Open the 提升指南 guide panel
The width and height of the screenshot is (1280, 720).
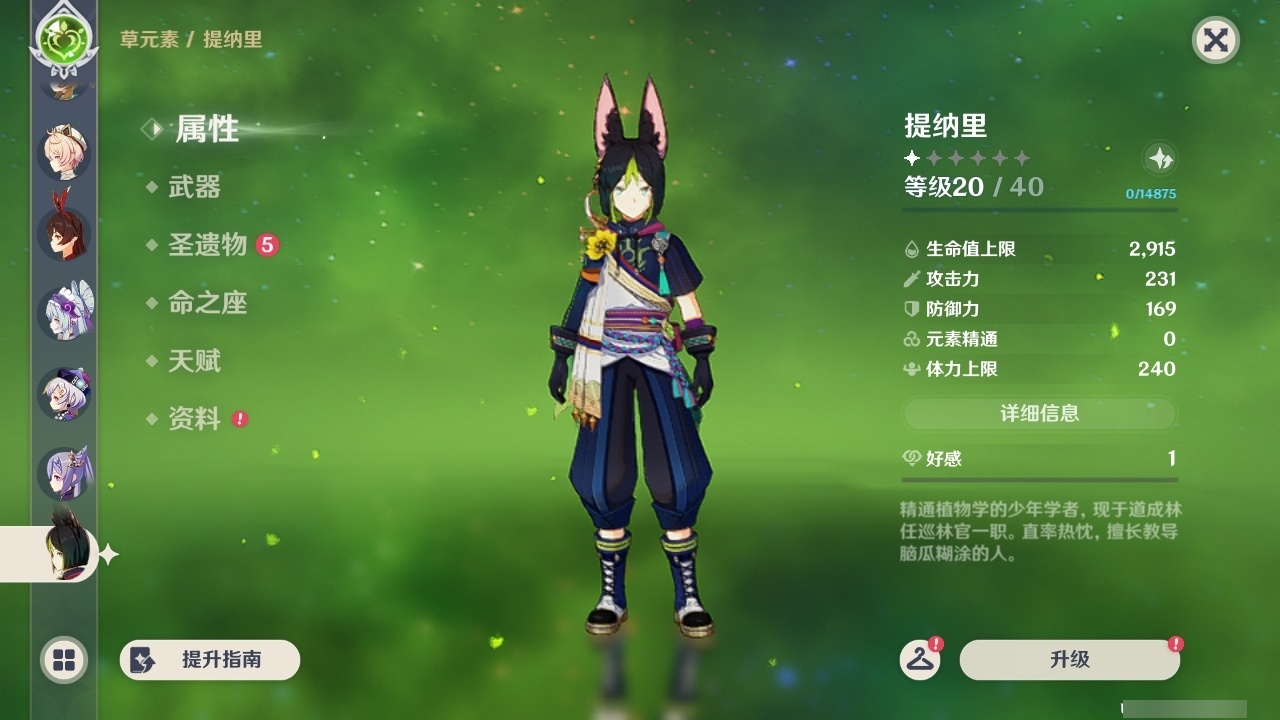click(x=209, y=660)
